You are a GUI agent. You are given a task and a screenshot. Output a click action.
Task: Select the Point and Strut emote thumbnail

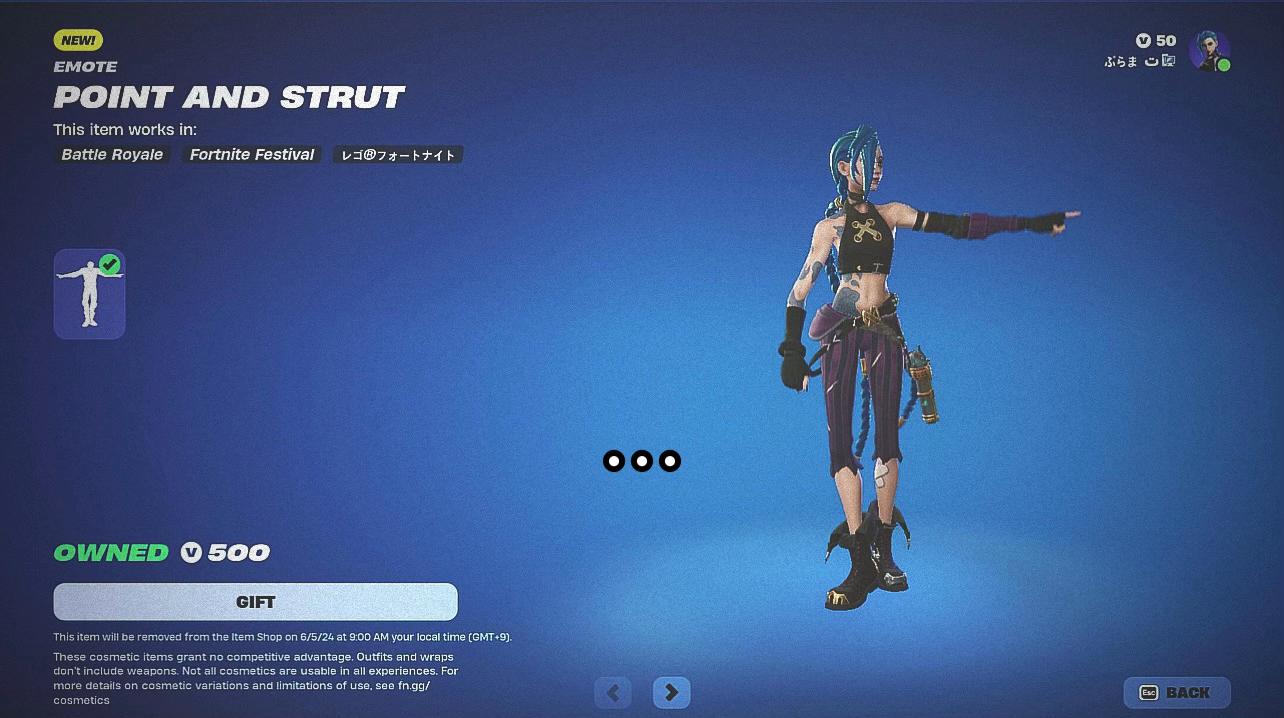[89, 294]
